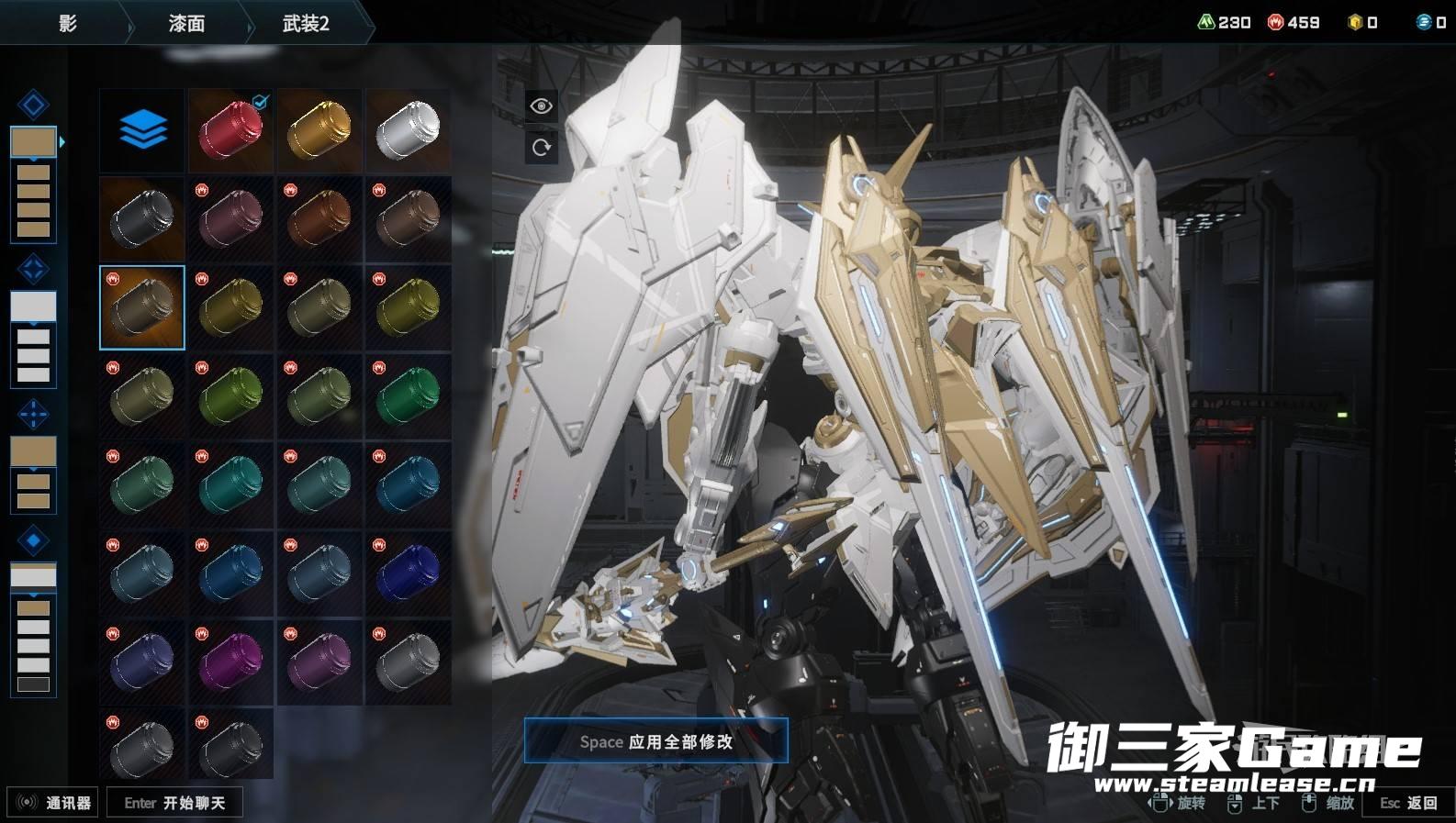Choose the first tan color layer swatch
The width and height of the screenshot is (1456, 823).
pyautogui.click(x=33, y=142)
